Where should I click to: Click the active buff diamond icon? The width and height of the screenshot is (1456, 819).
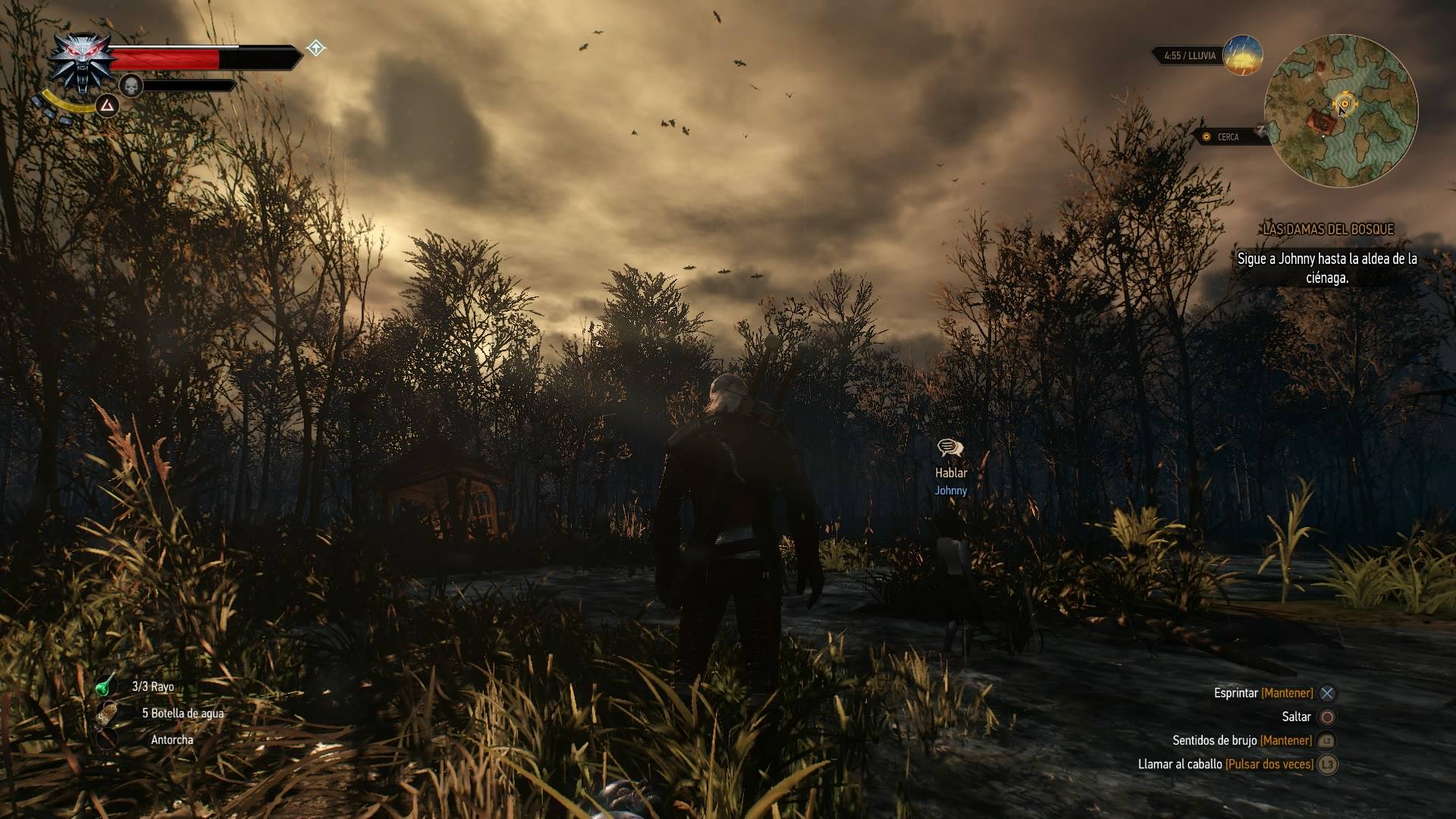316,49
